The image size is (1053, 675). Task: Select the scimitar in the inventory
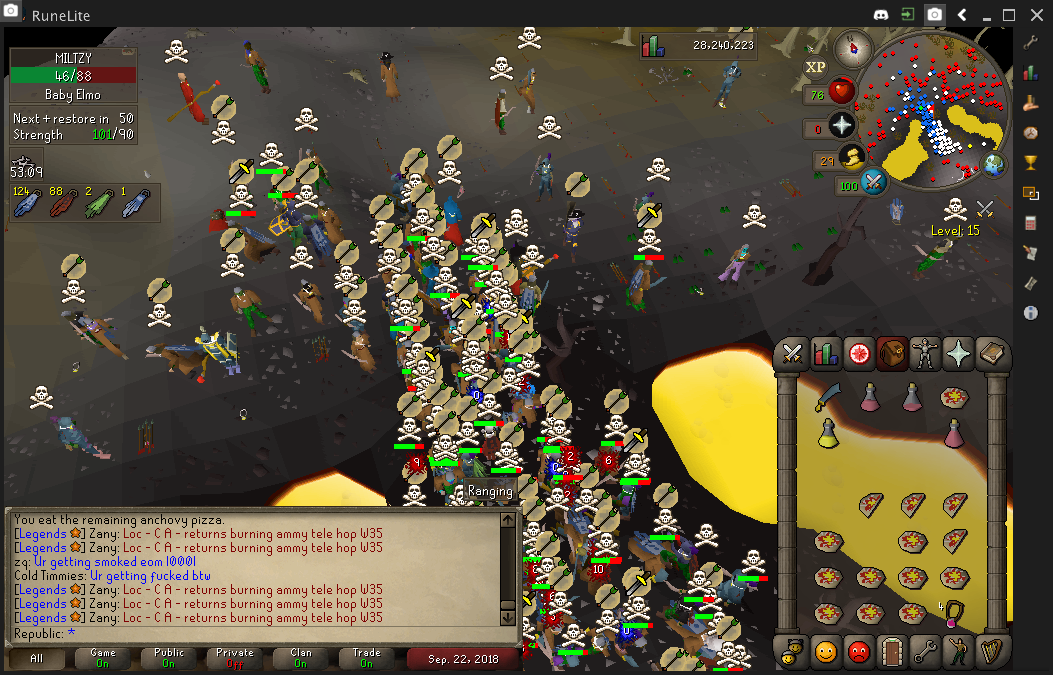828,398
